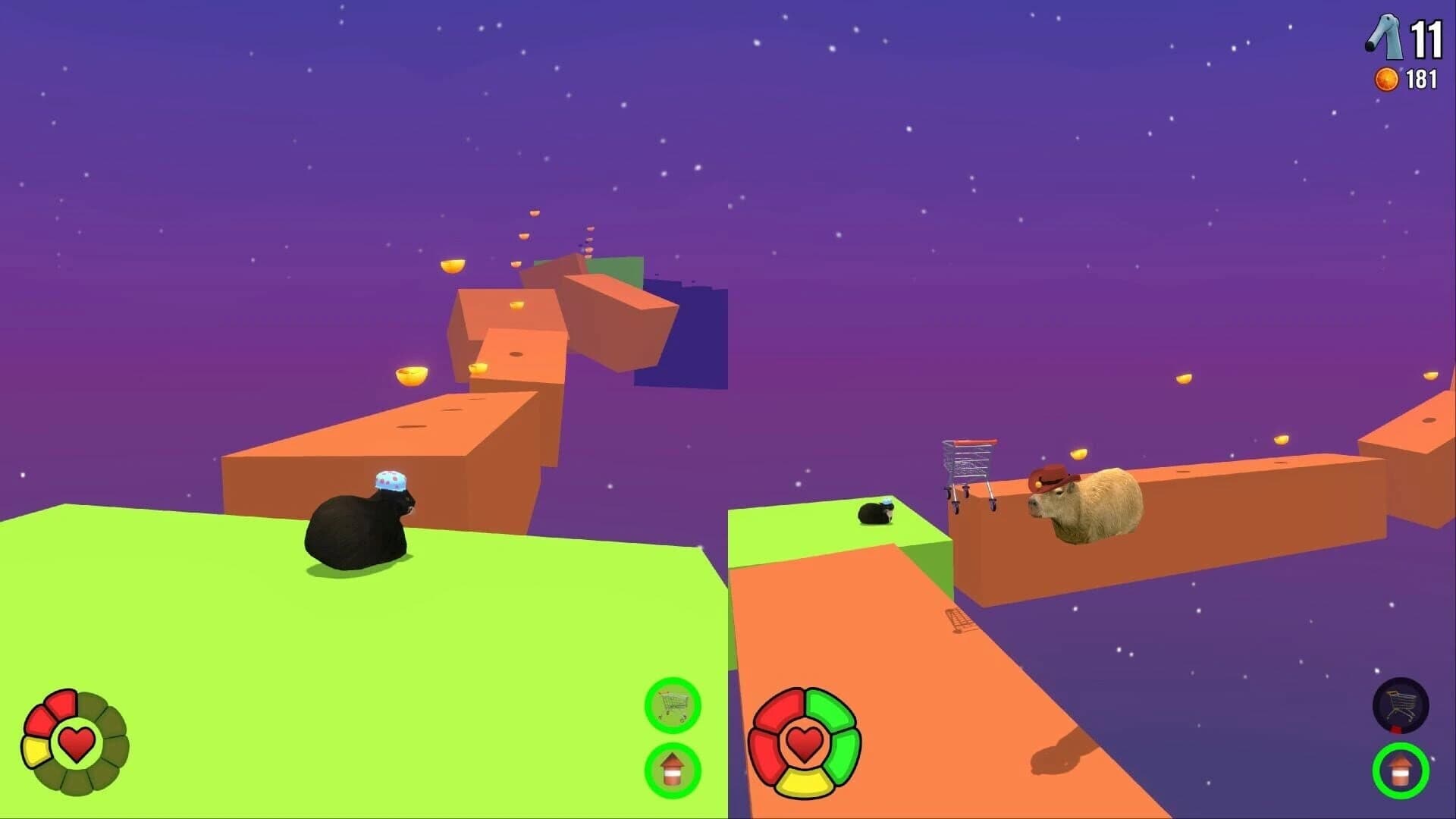Click the green ring around Player 2's rocket icon
This screenshot has height=819, width=1456.
coord(1401,770)
